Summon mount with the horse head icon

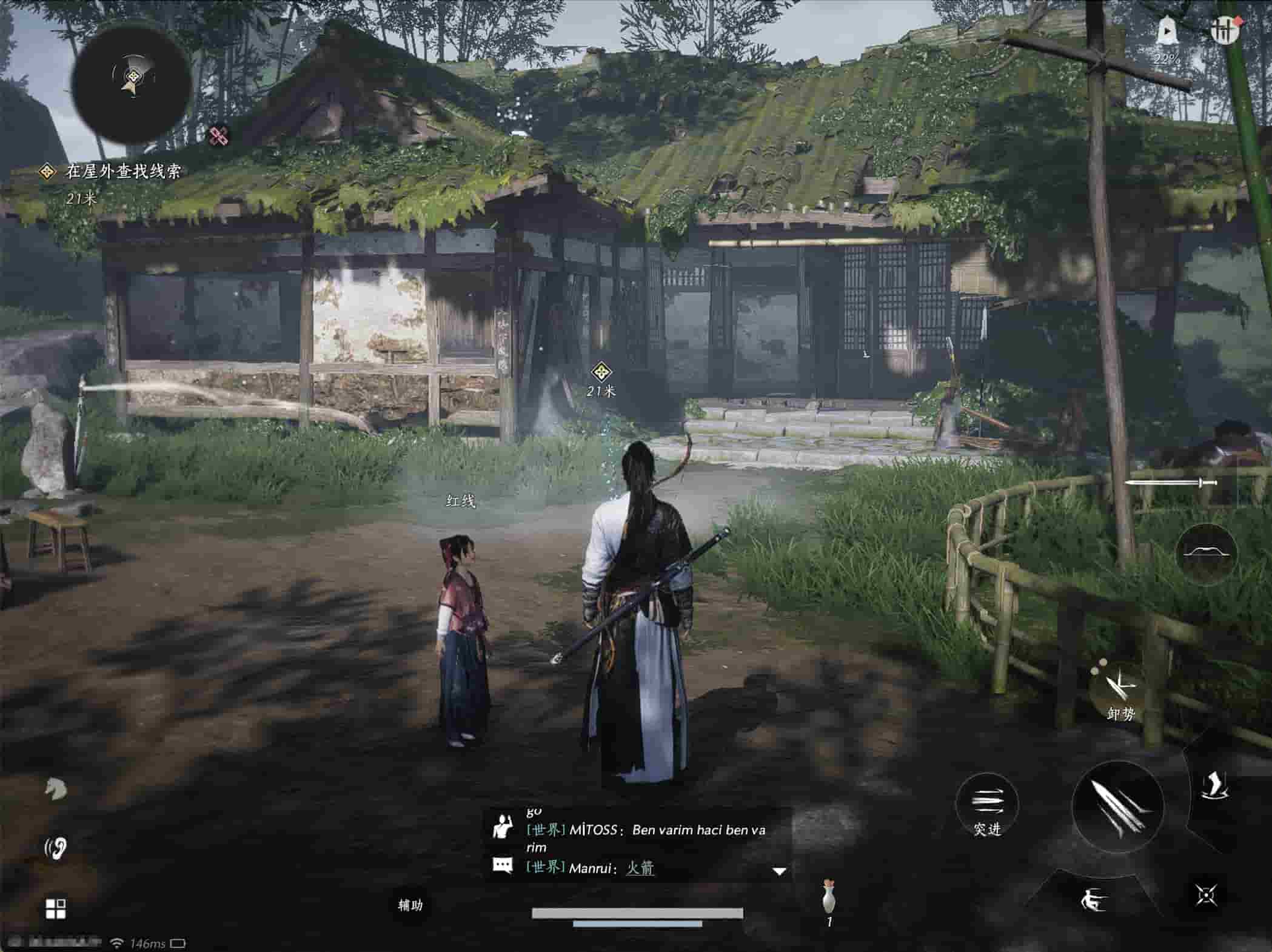click(x=56, y=788)
